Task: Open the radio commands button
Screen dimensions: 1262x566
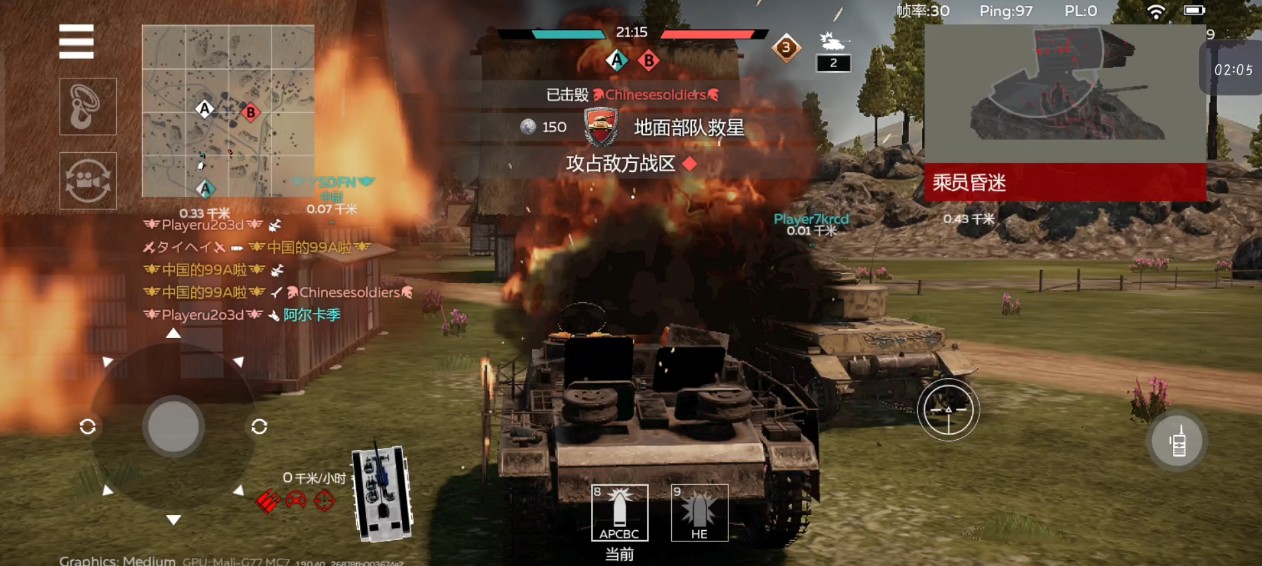Action: click(1178, 440)
